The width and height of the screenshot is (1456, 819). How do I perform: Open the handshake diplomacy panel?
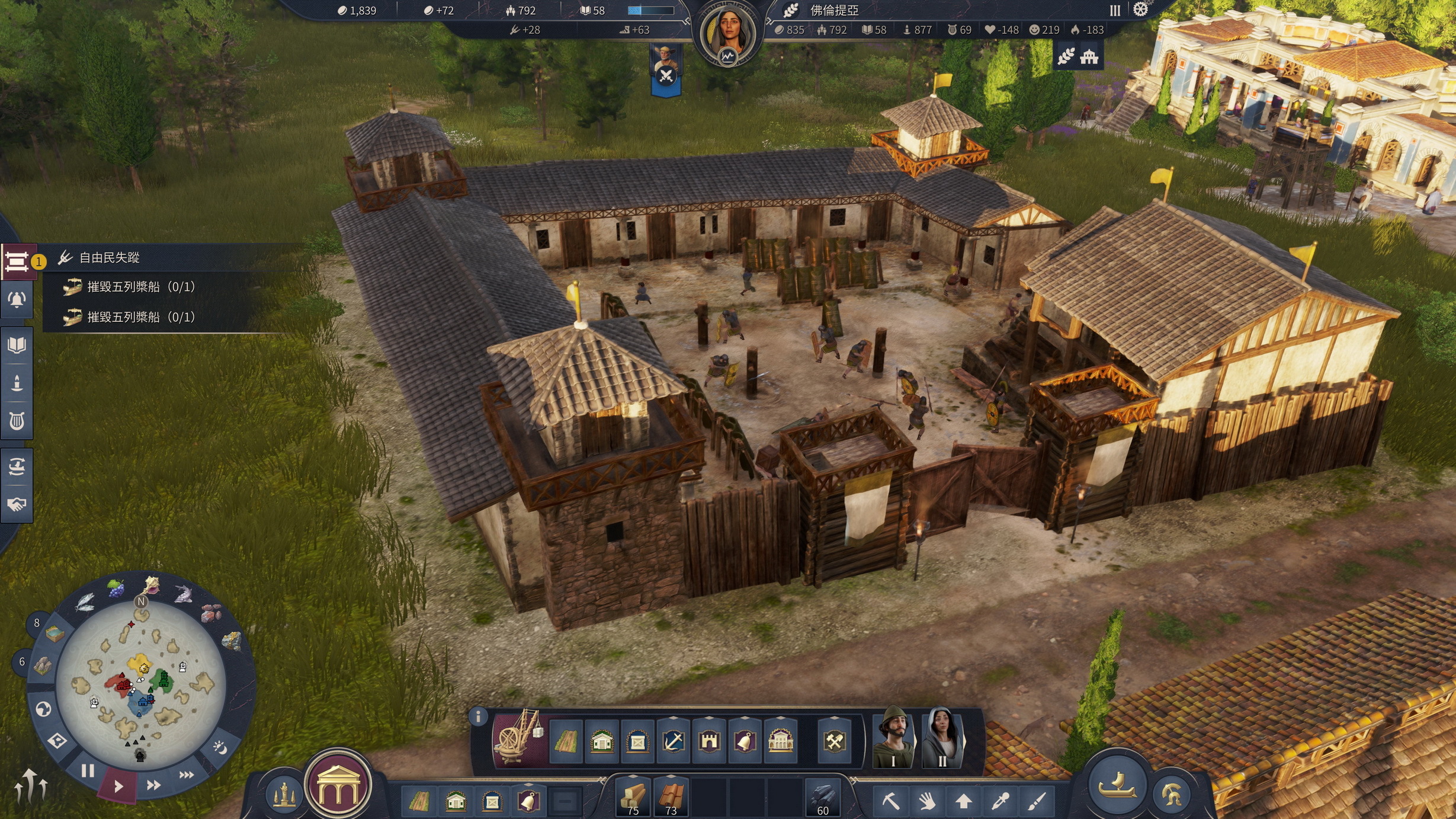click(x=17, y=504)
